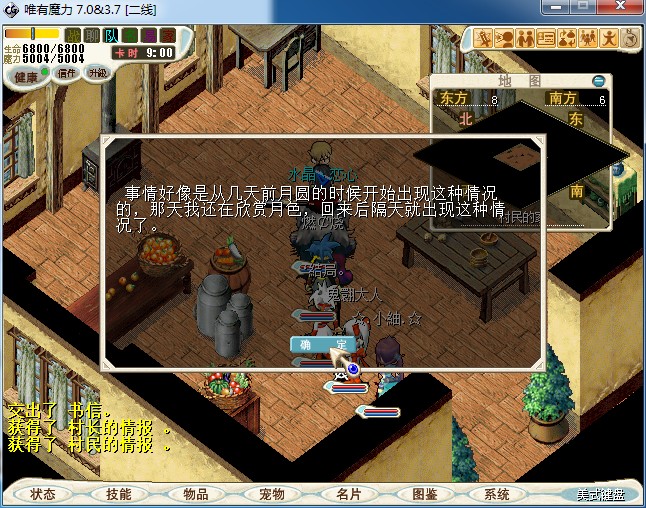This screenshot has width=646, height=508.
Task: Click the 升級 level-up button
Action: (x=98, y=73)
